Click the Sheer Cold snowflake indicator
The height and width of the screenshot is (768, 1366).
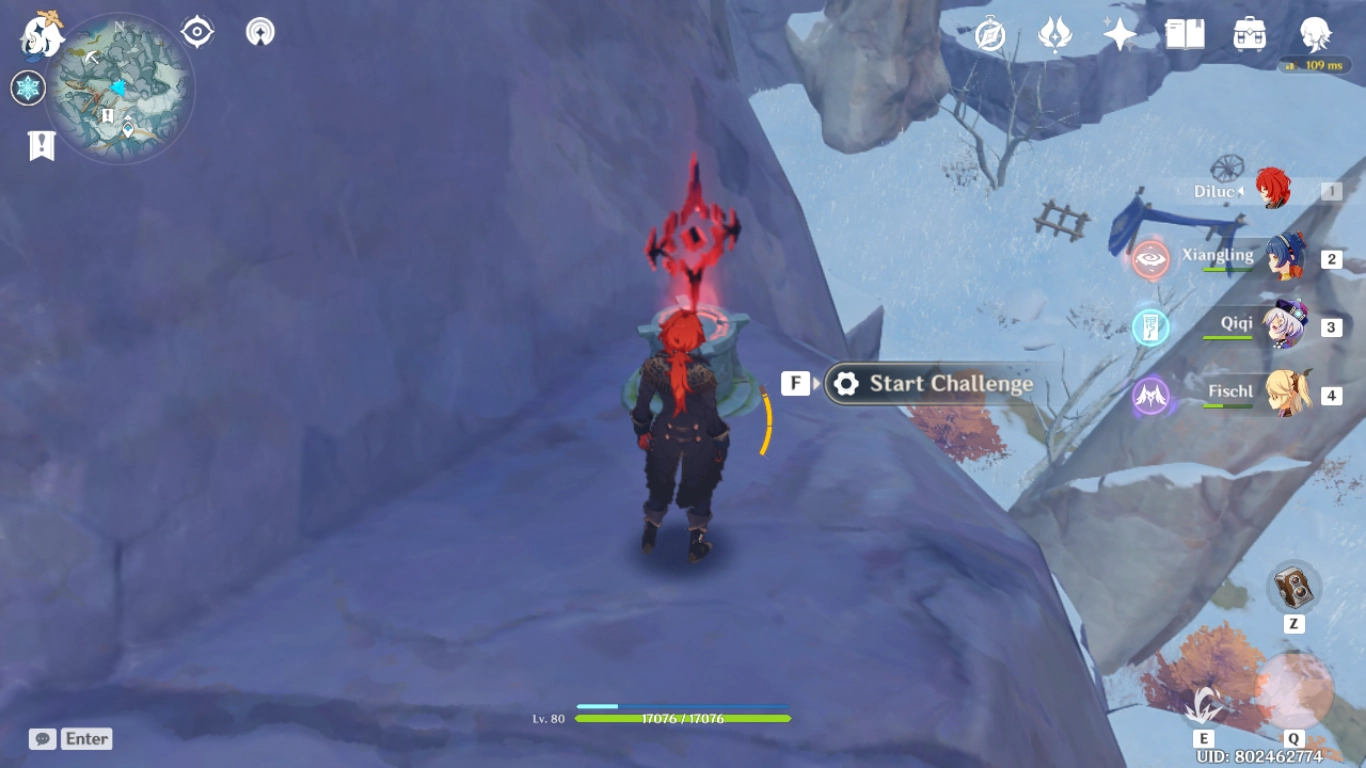29,88
